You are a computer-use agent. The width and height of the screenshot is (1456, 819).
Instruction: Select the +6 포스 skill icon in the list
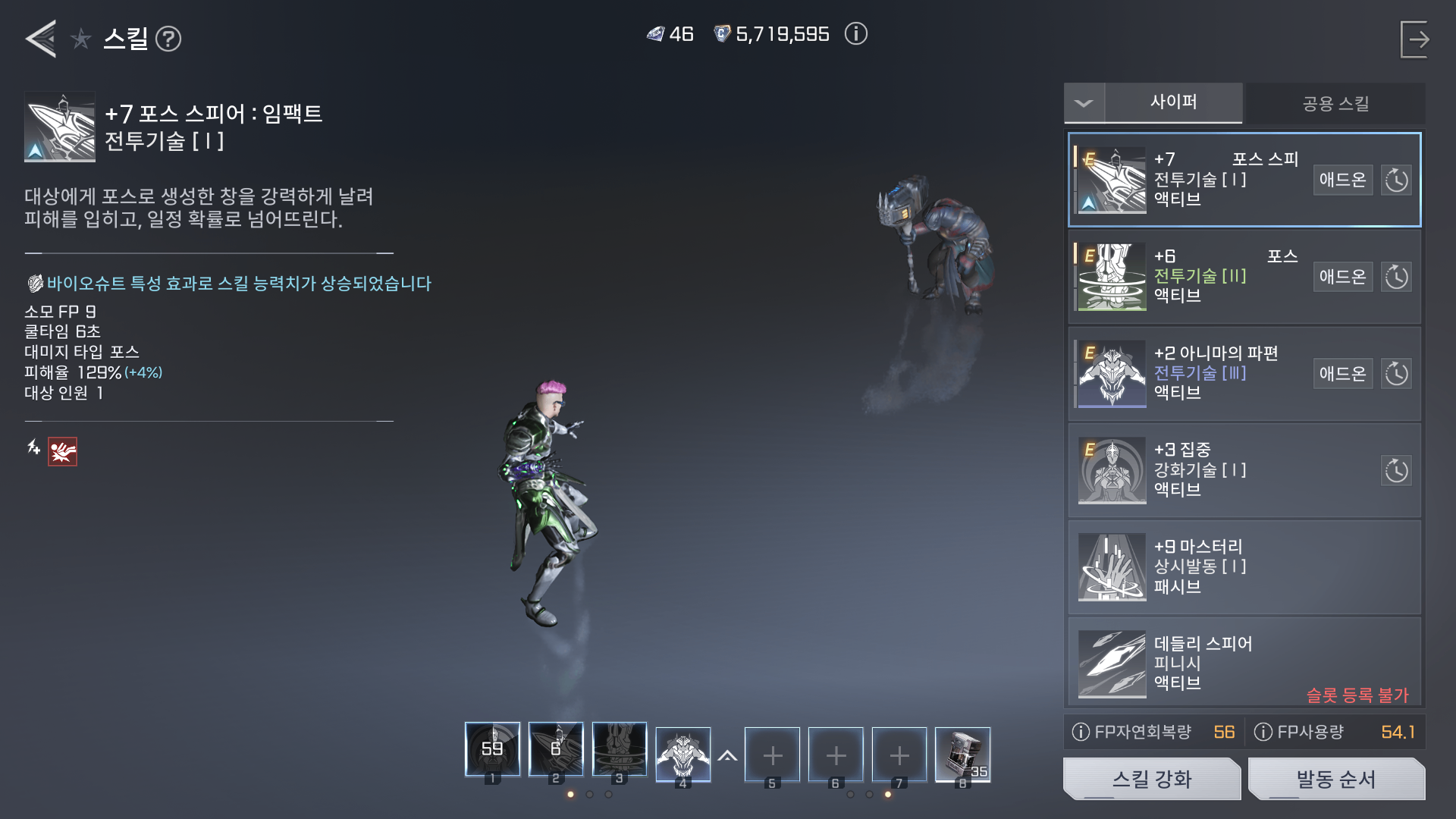[x=1111, y=276]
